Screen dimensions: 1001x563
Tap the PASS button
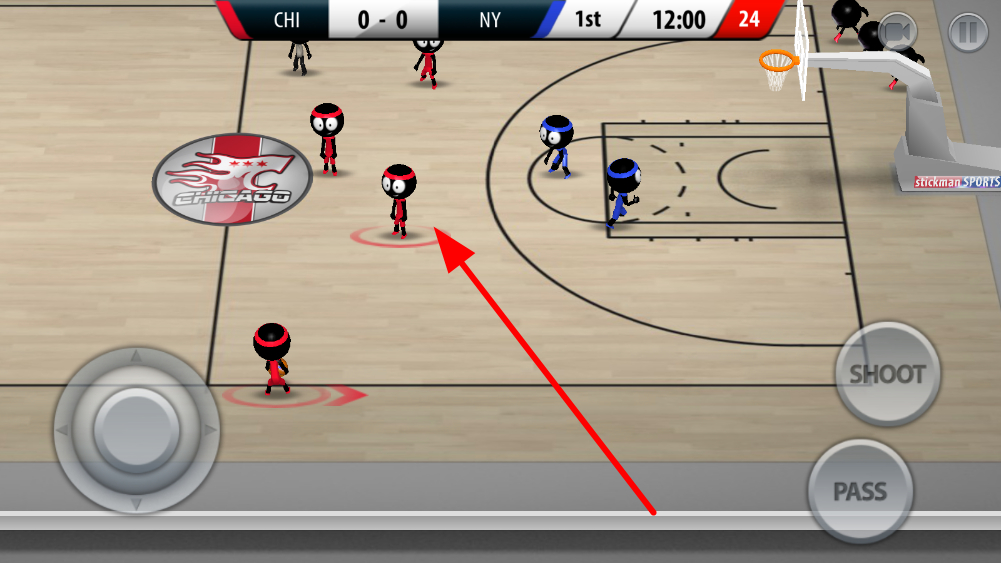(x=860, y=491)
